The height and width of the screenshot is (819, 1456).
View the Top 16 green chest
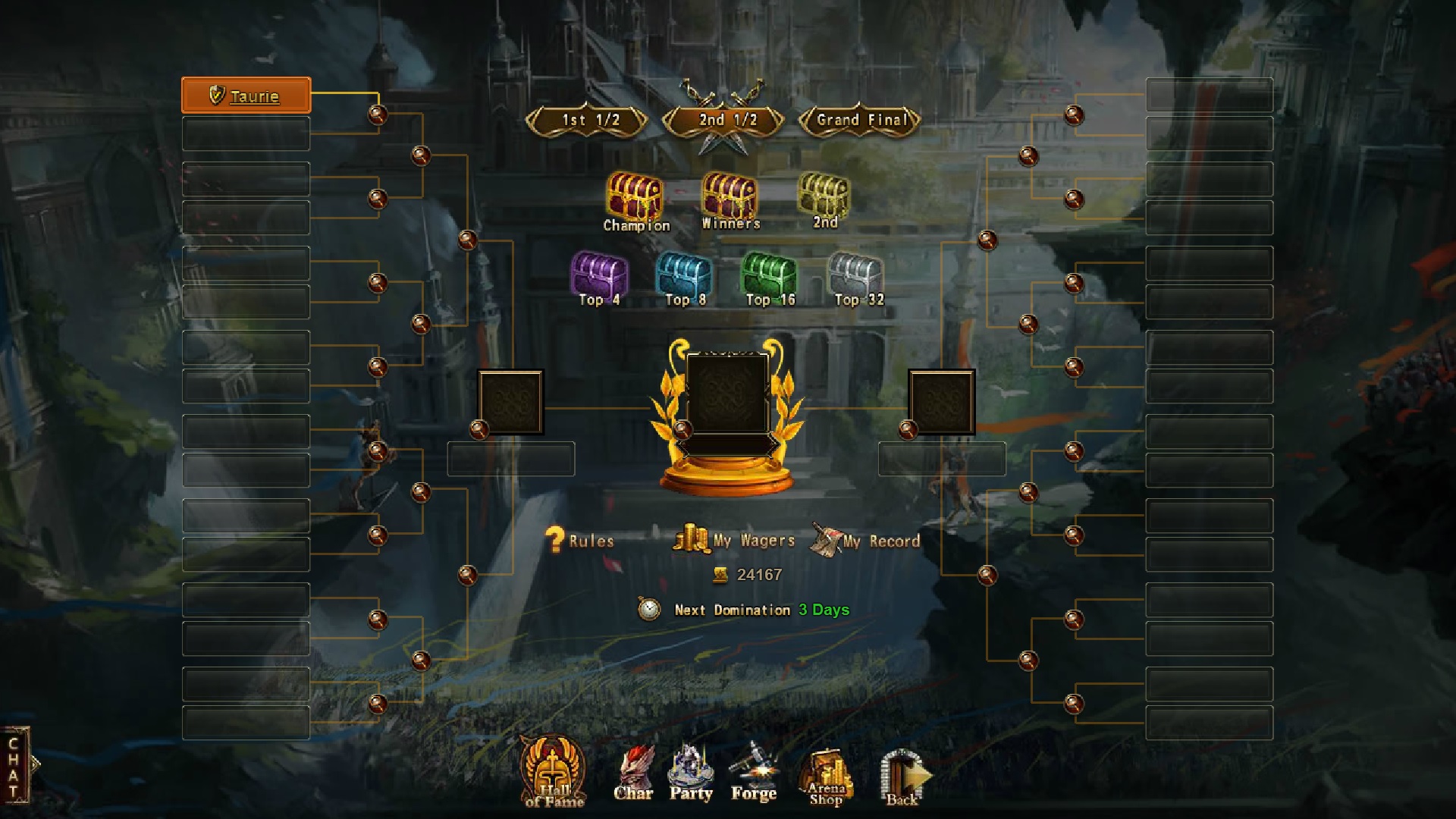(769, 275)
